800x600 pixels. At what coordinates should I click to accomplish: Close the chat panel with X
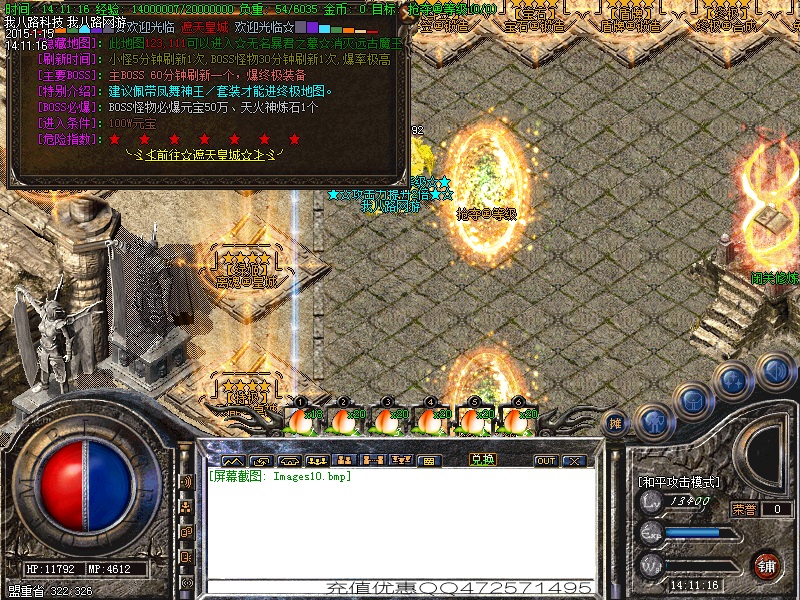coord(573,461)
